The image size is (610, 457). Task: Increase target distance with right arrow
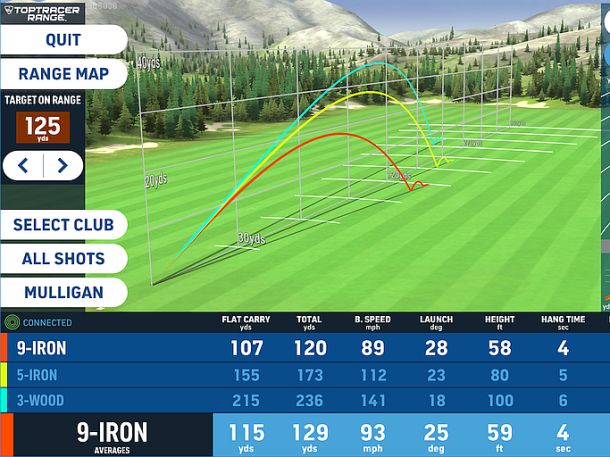pyautogui.click(x=63, y=166)
